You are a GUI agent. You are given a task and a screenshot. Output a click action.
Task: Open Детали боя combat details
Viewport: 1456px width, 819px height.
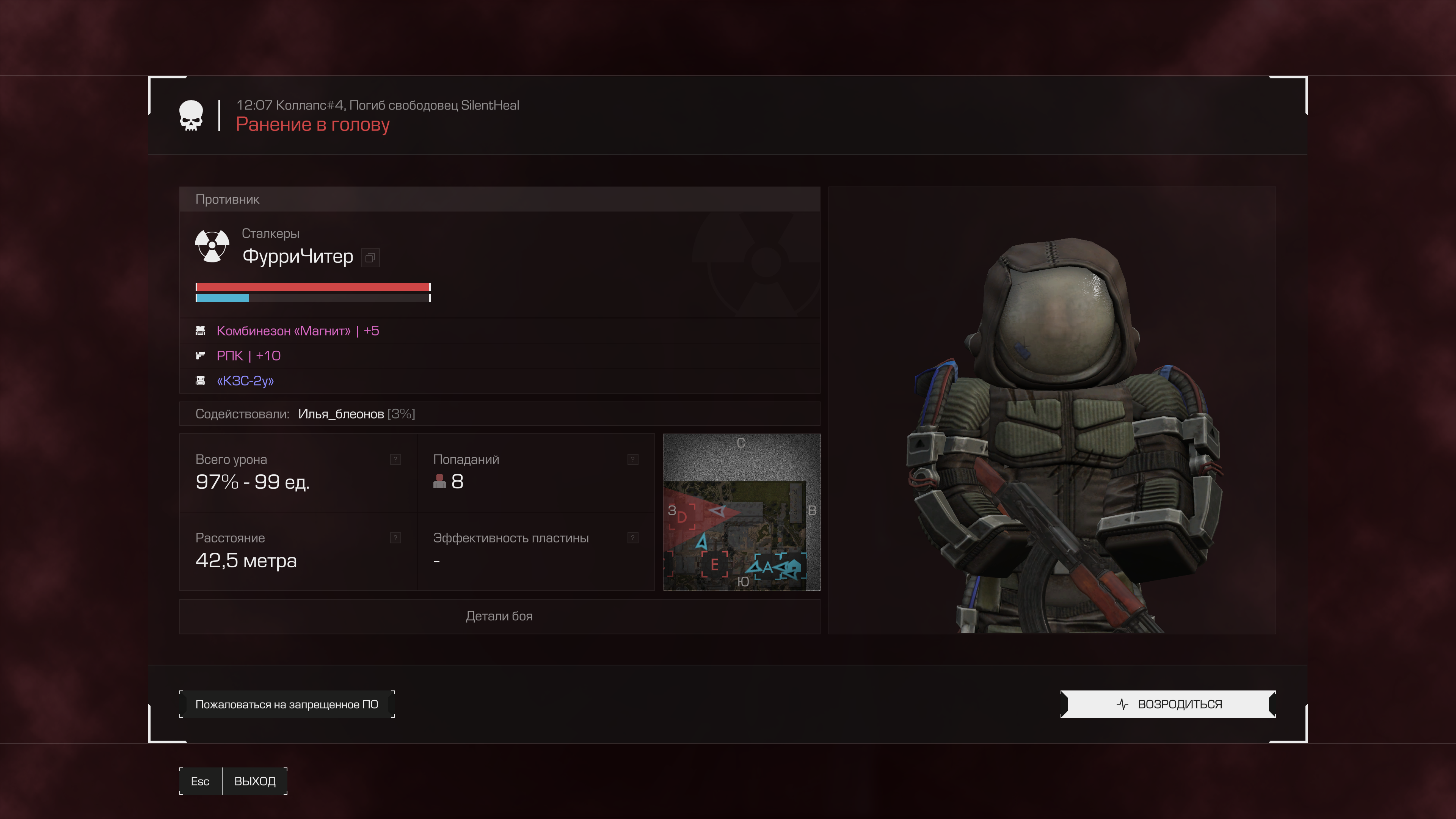click(499, 616)
